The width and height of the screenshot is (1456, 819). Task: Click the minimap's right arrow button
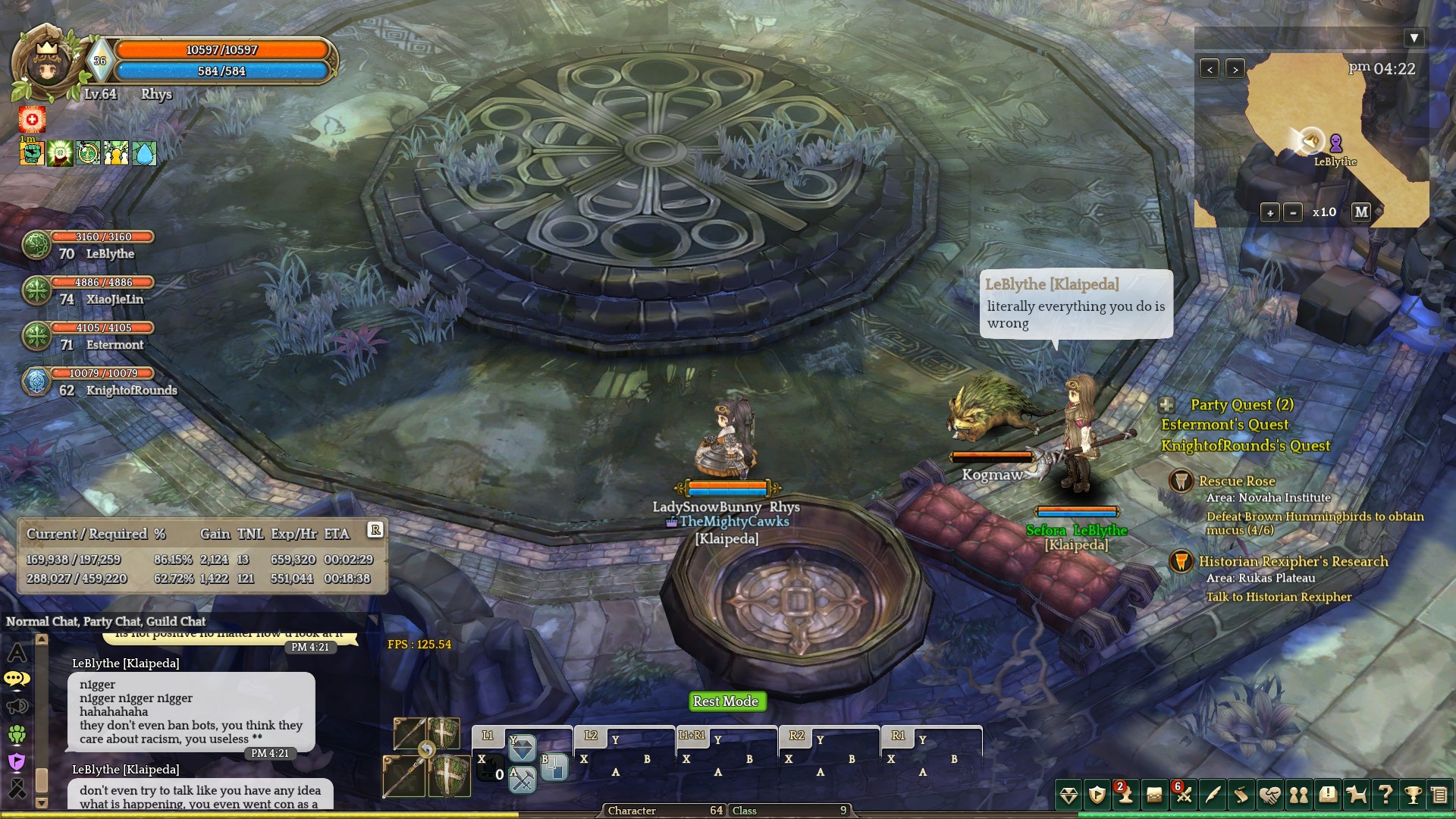point(1235,69)
